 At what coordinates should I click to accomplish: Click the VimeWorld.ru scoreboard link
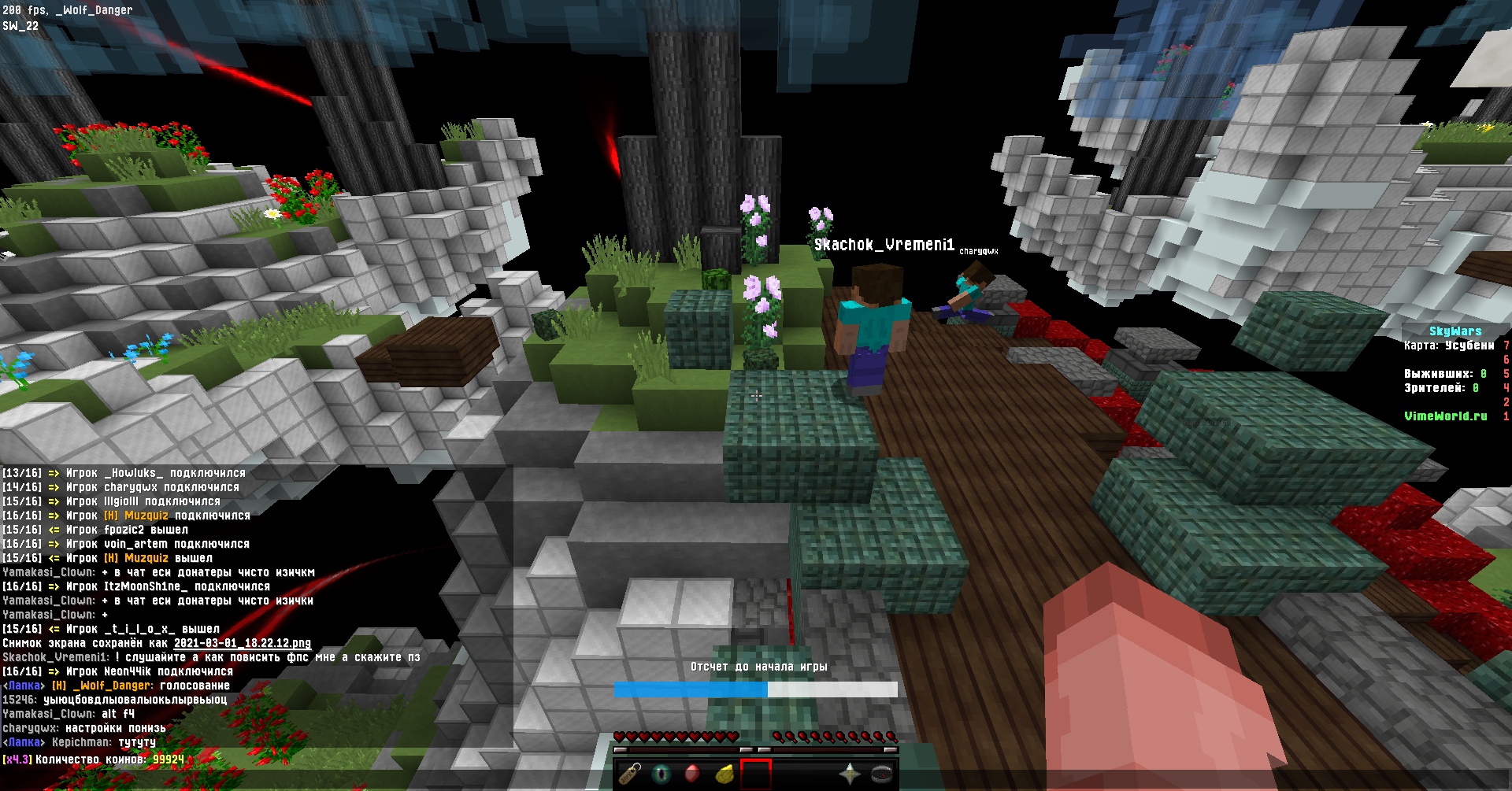1445,416
